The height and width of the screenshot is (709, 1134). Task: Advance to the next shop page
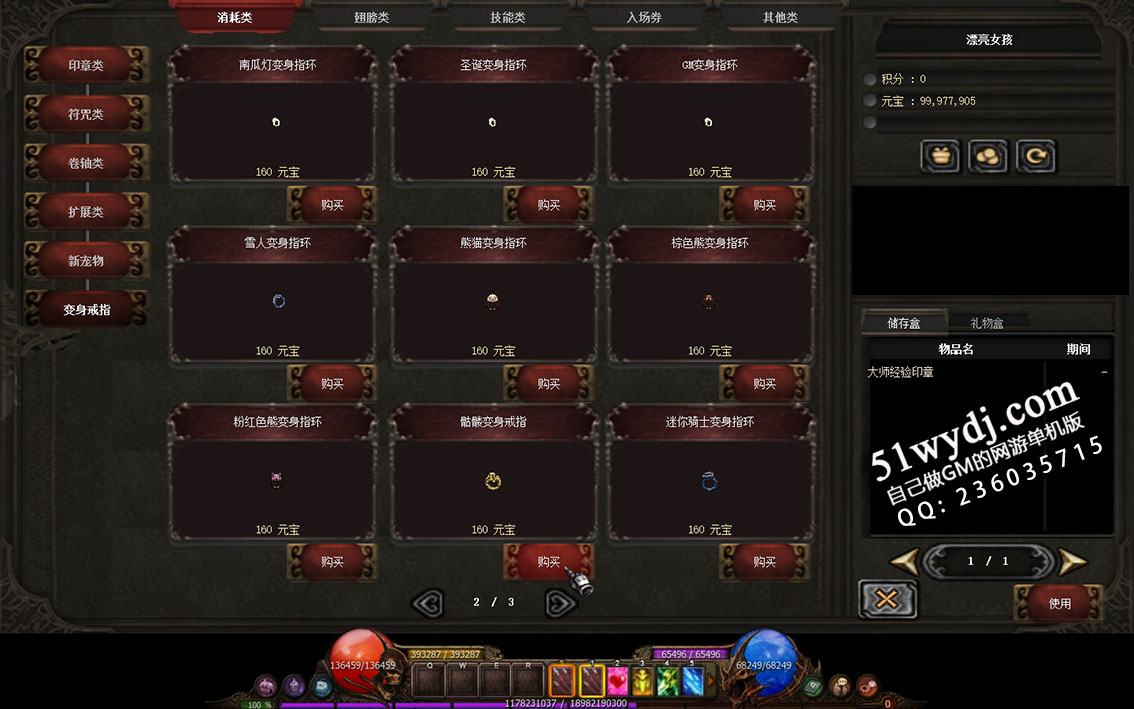tap(560, 602)
